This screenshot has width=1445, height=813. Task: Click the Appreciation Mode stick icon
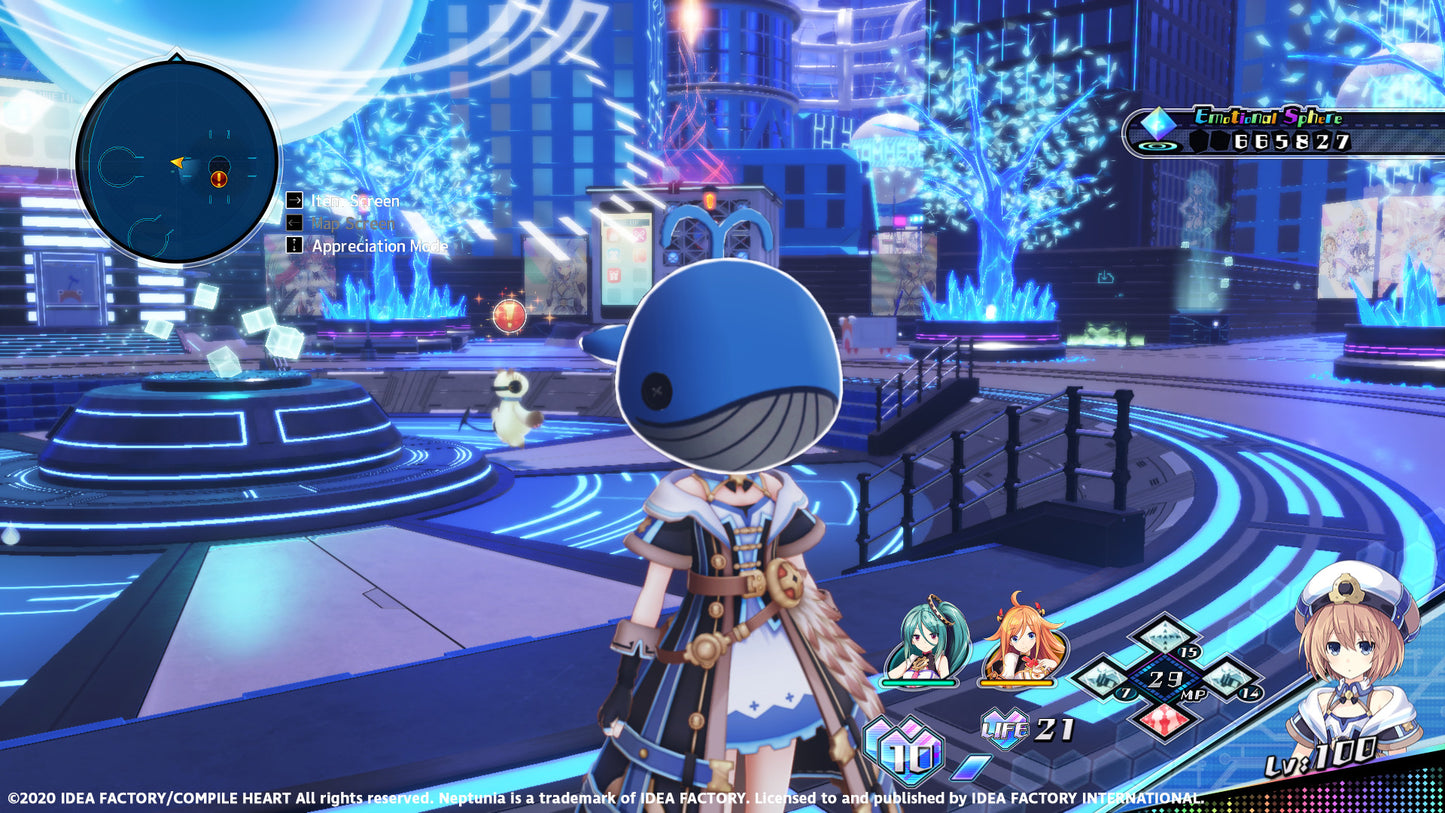tap(294, 246)
